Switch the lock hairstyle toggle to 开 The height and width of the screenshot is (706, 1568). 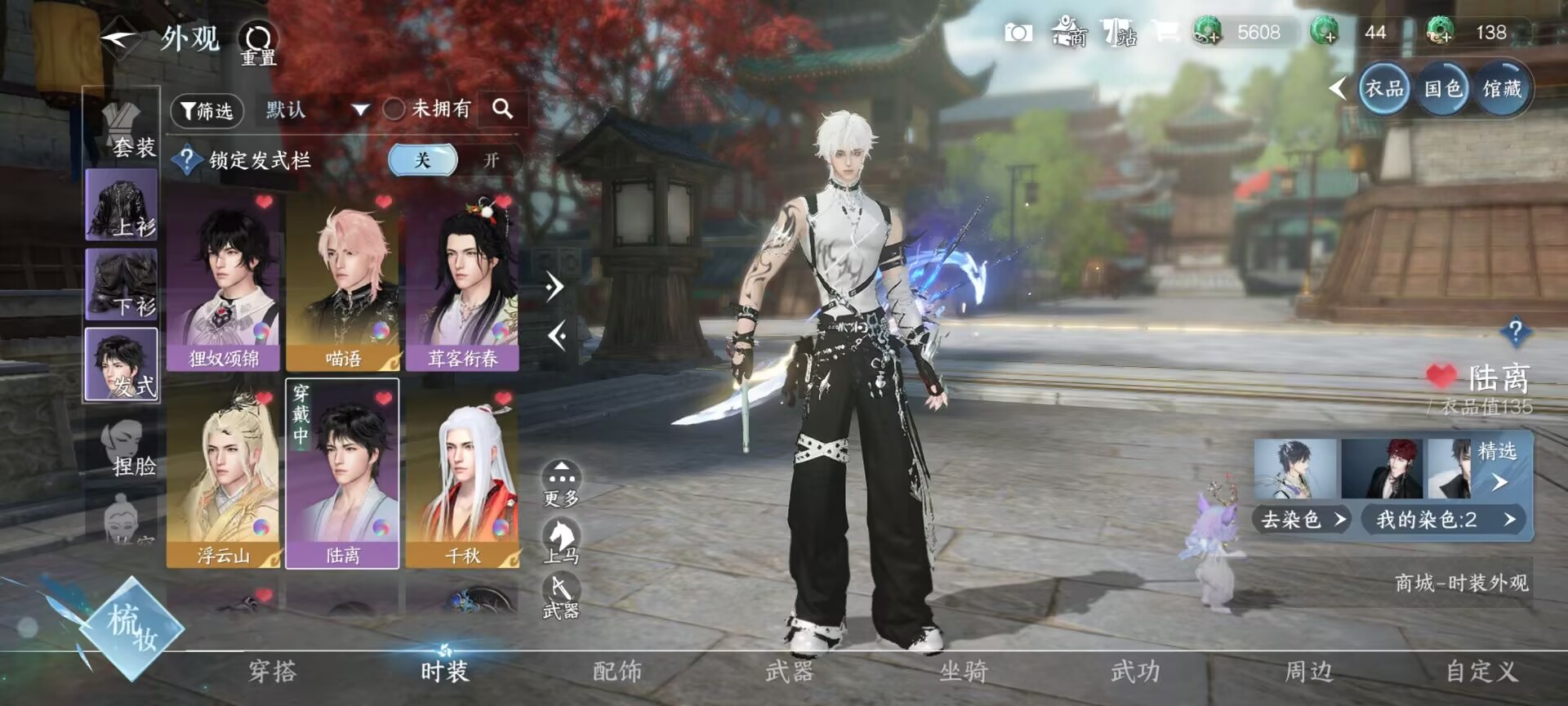[490, 160]
